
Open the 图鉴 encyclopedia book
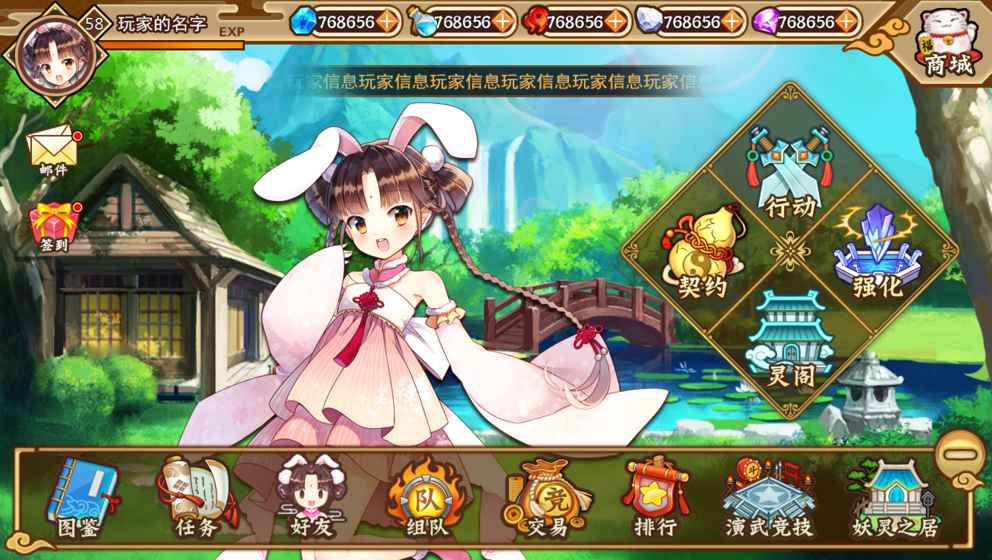tap(83, 497)
